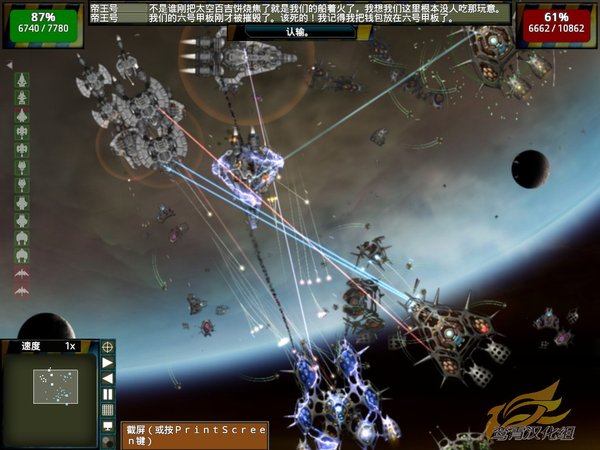
Task: Collapse the ship list with the arrow
Action: tap(9, 65)
